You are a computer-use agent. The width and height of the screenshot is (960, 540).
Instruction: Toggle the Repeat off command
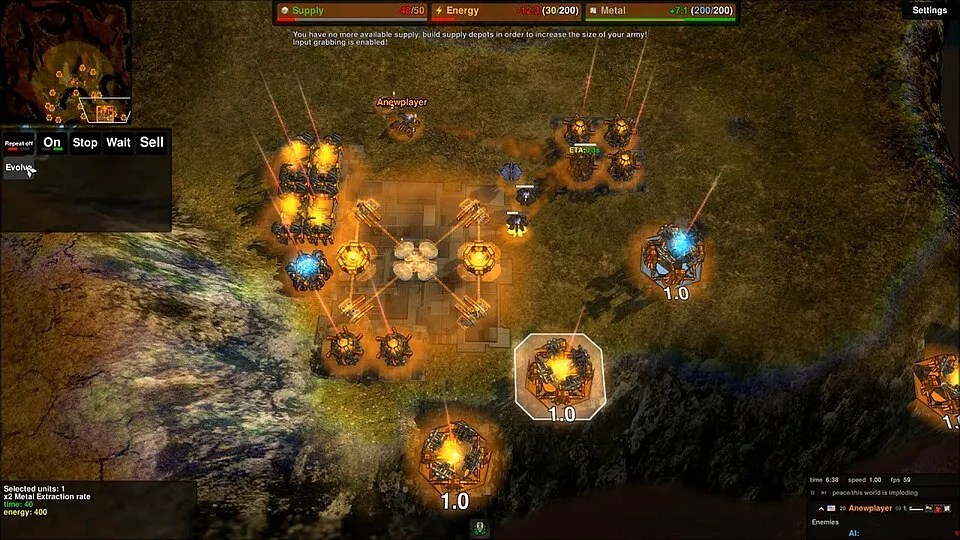20,143
